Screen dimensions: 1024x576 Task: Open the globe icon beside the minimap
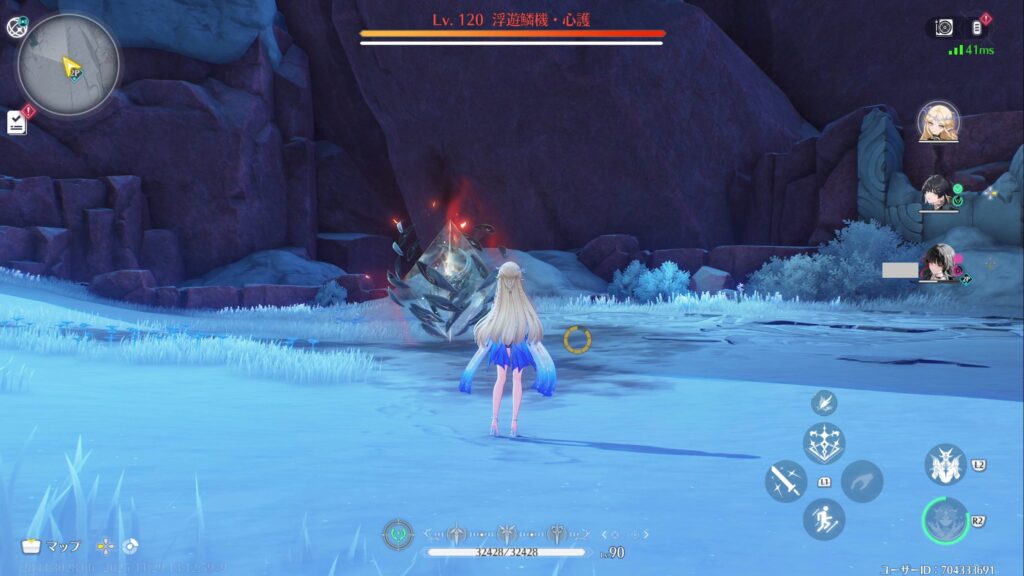[16, 27]
